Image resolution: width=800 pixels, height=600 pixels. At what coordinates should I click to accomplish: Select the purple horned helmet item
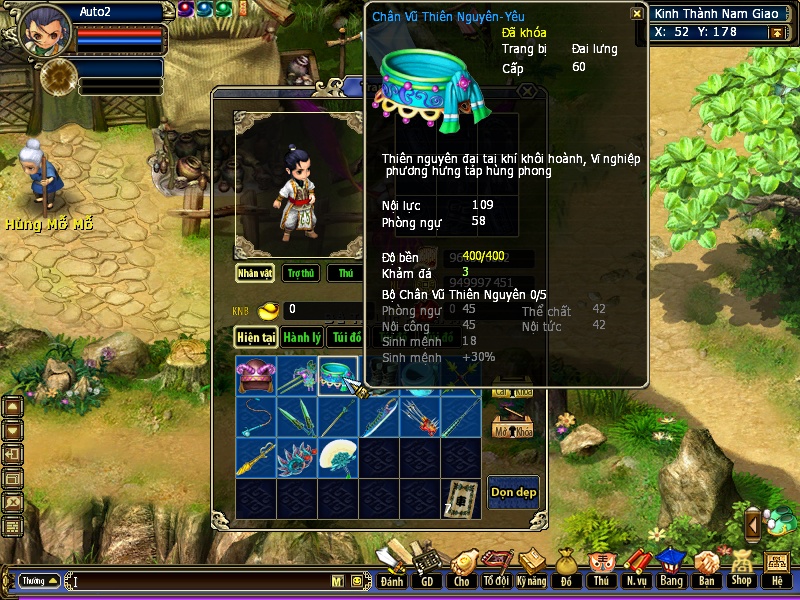click(x=256, y=376)
